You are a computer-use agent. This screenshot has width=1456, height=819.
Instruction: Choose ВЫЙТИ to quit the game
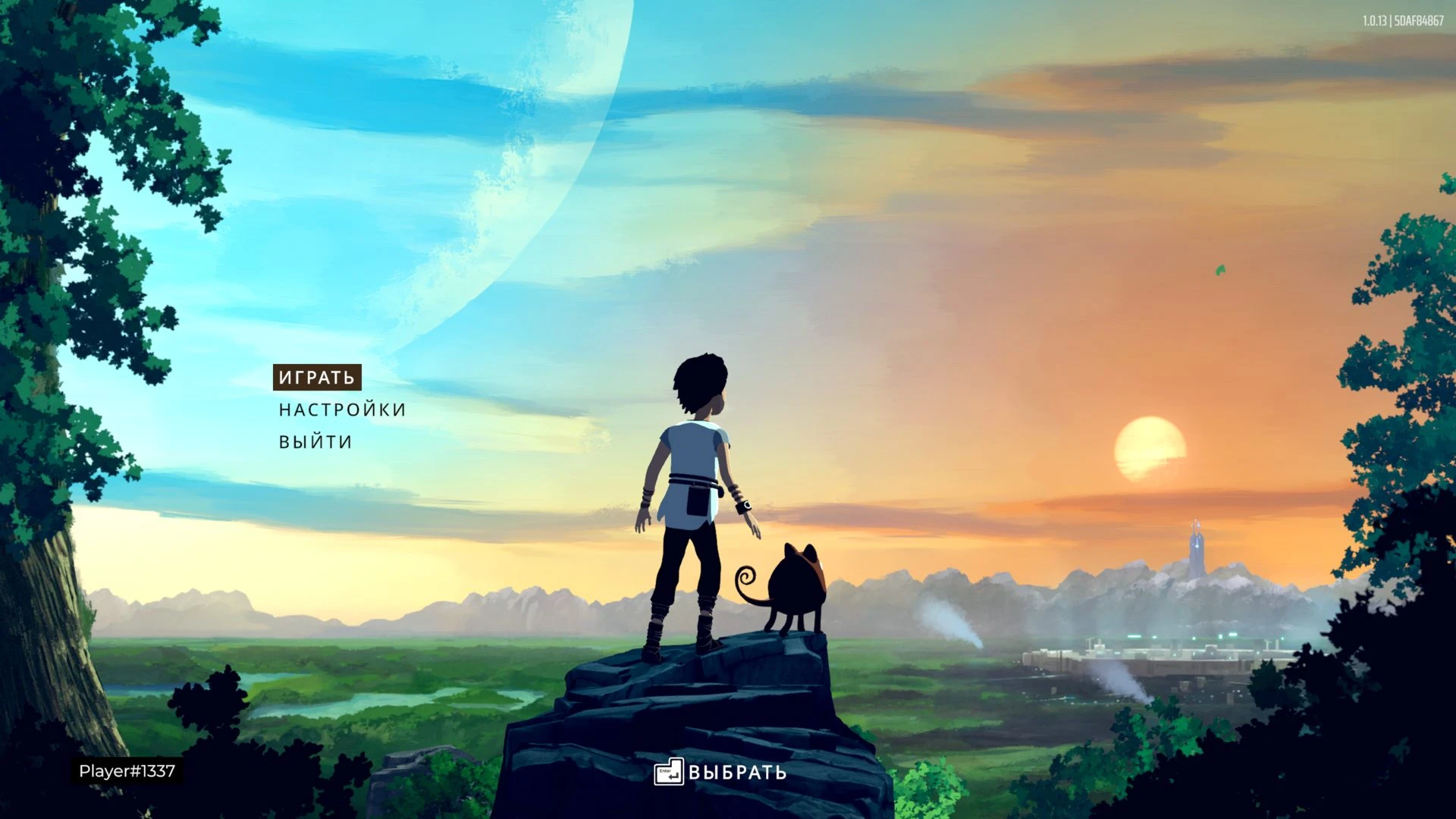[x=315, y=442]
